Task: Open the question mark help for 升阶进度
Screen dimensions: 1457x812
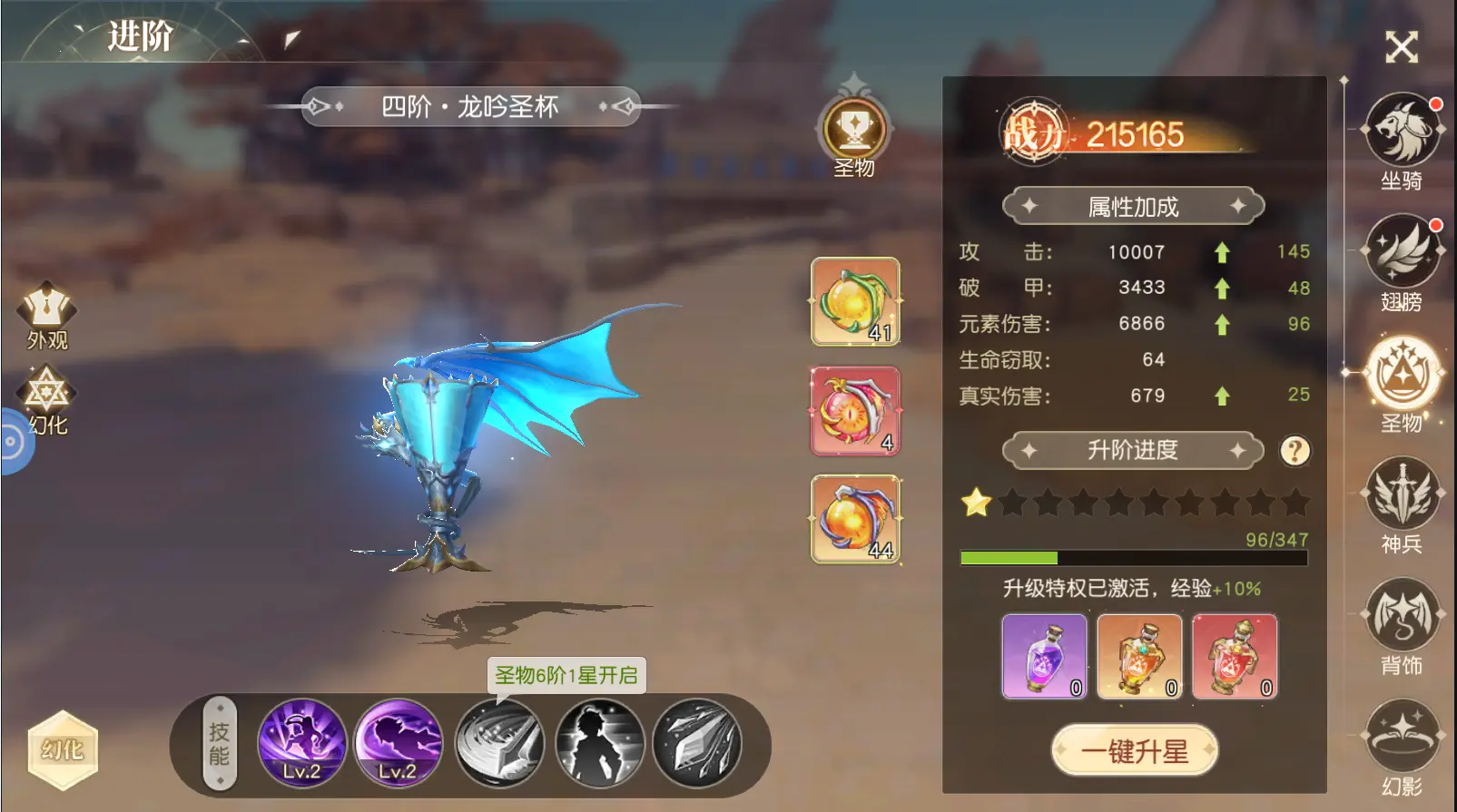Action: point(1295,450)
